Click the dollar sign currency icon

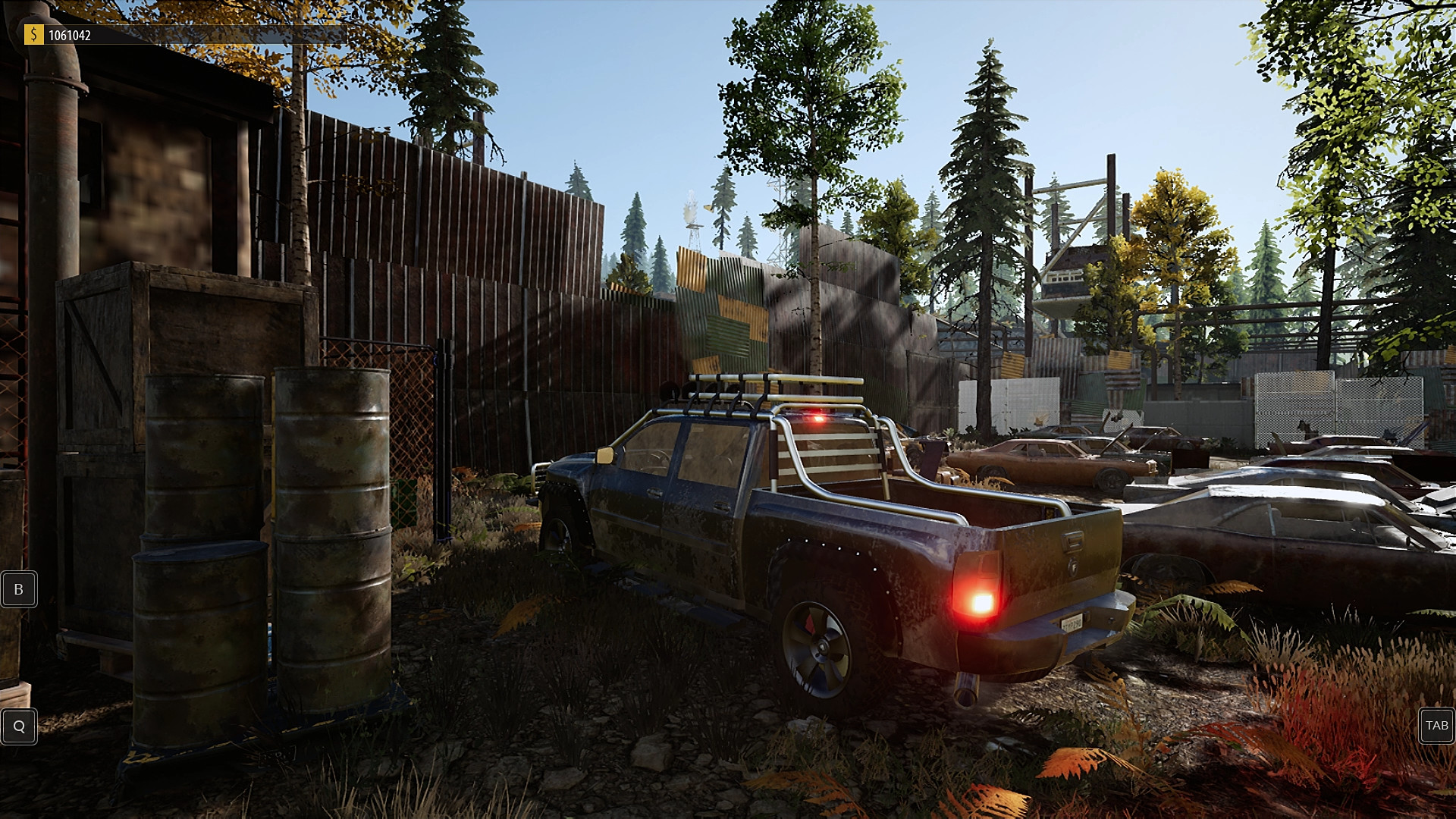point(33,33)
